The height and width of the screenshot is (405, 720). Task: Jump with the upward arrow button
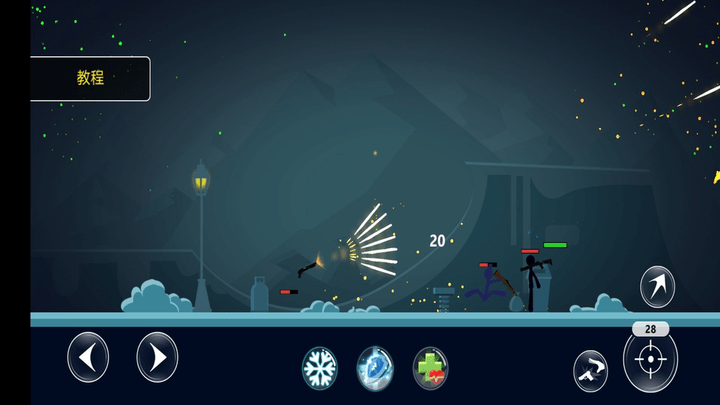click(657, 287)
